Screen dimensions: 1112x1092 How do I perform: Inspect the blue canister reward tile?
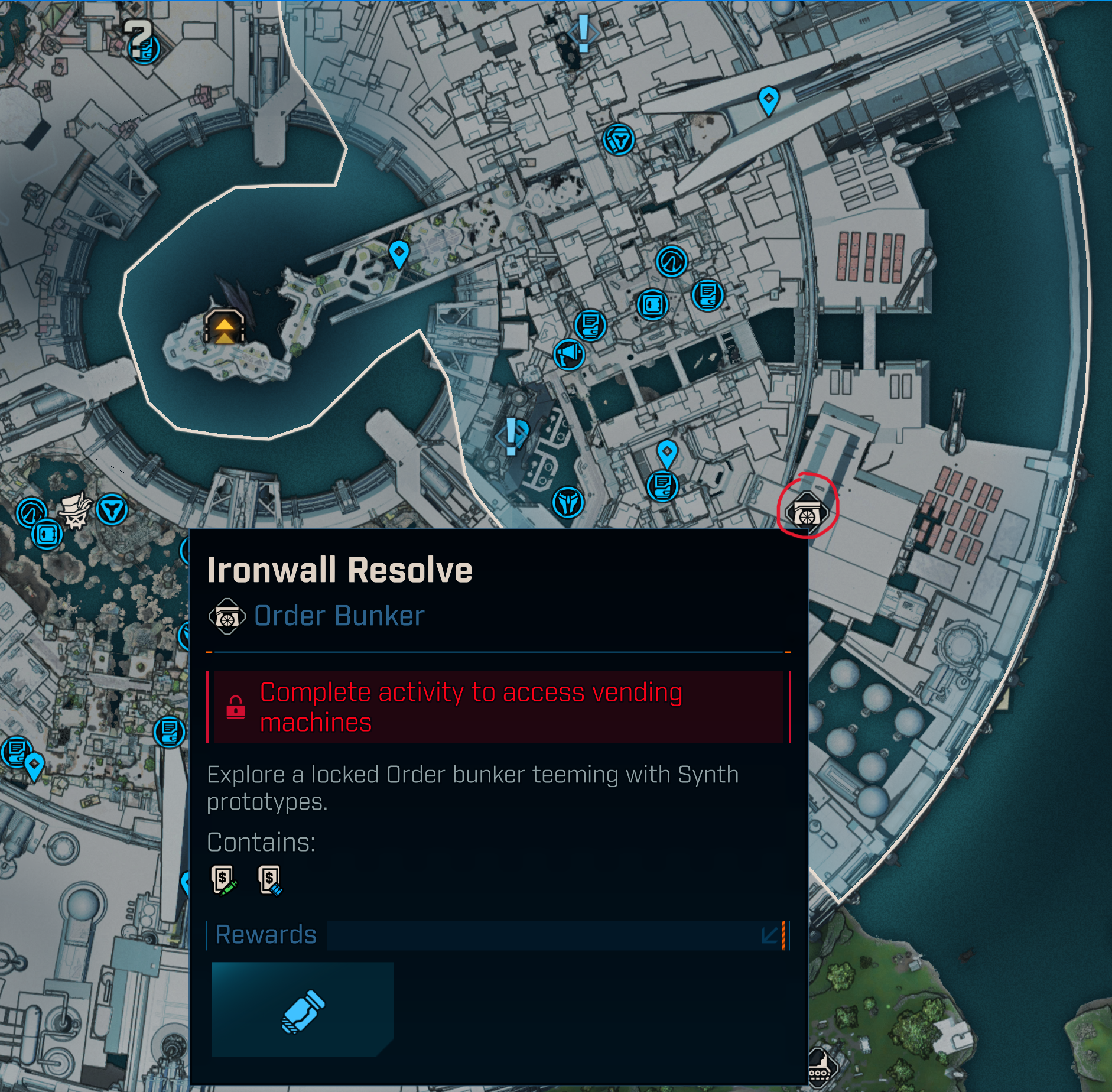[303, 1009]
